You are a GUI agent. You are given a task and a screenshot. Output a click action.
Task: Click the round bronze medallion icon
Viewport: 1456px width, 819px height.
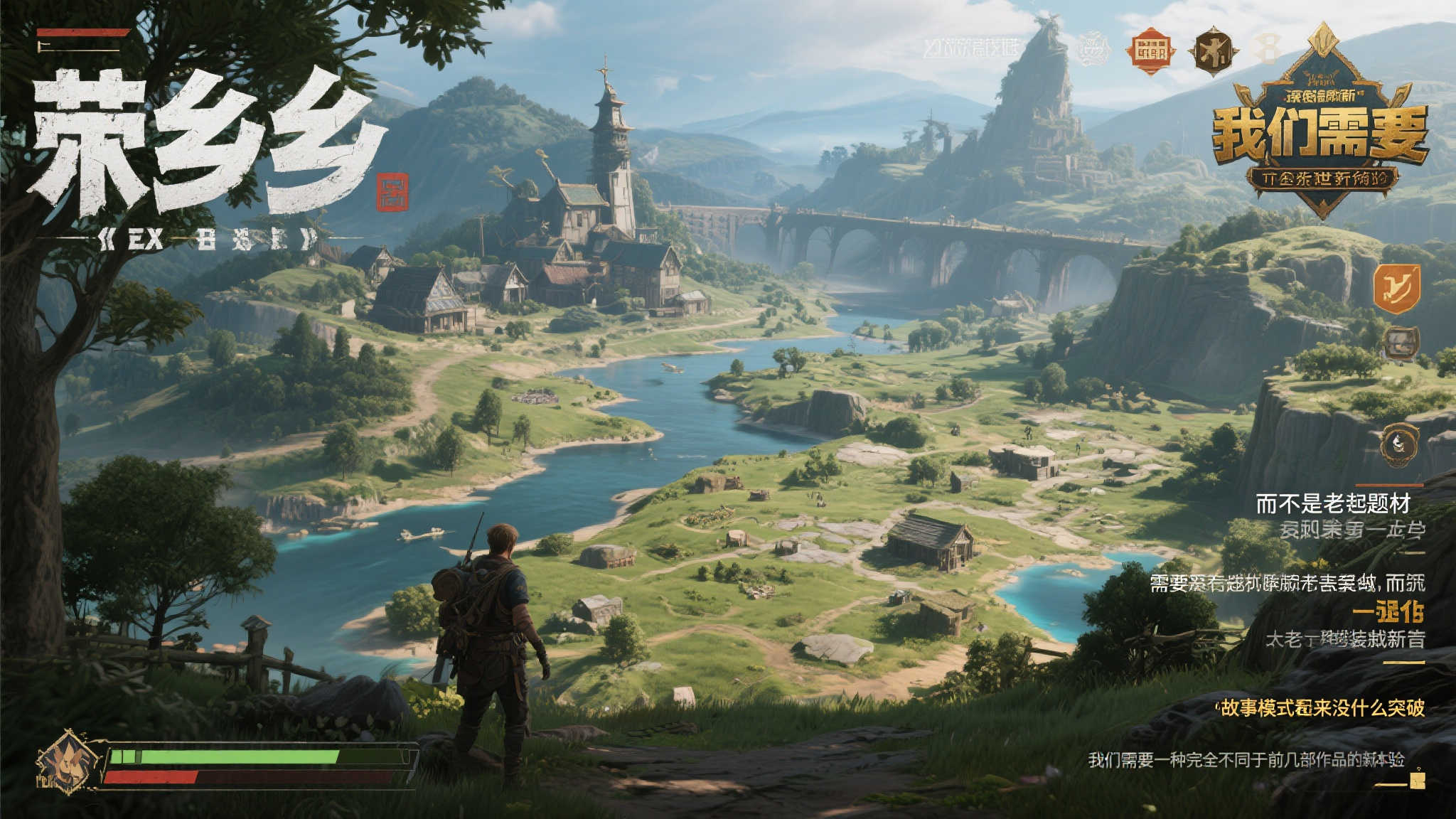pos(1398,445)
